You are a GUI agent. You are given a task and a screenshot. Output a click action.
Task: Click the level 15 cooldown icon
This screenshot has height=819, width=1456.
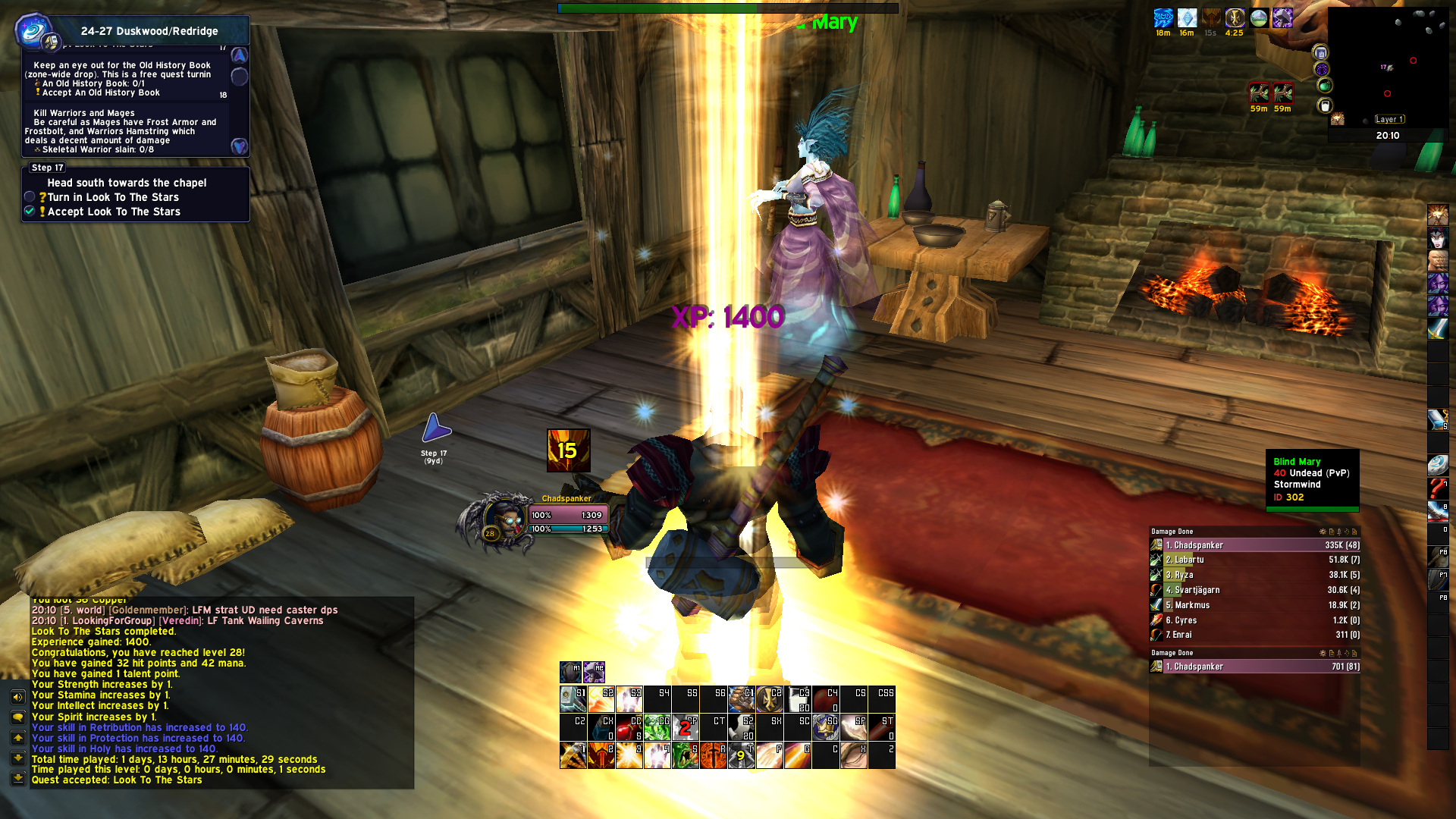568,450
